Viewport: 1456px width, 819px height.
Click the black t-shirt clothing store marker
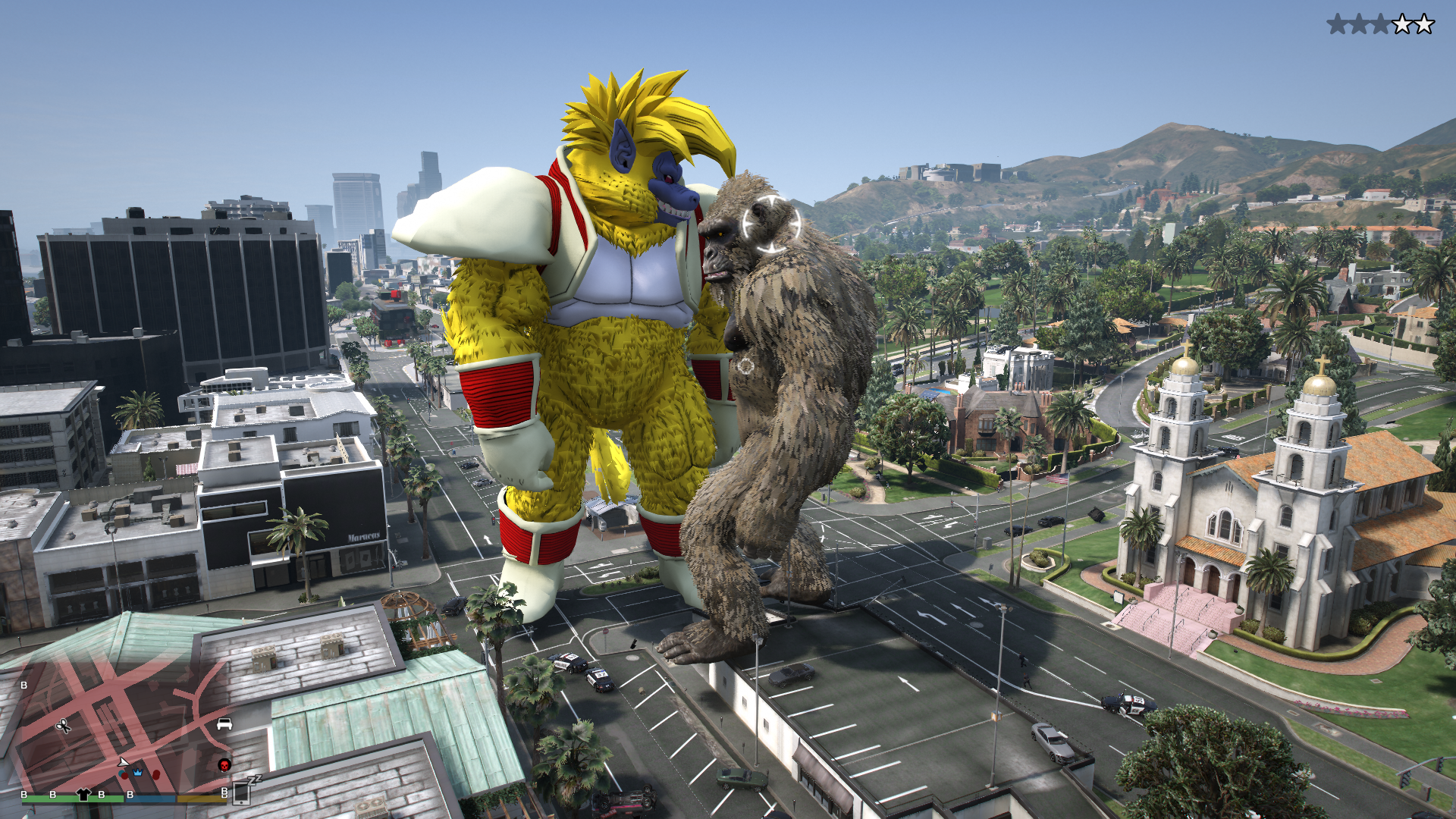click(x=84, y=795)
